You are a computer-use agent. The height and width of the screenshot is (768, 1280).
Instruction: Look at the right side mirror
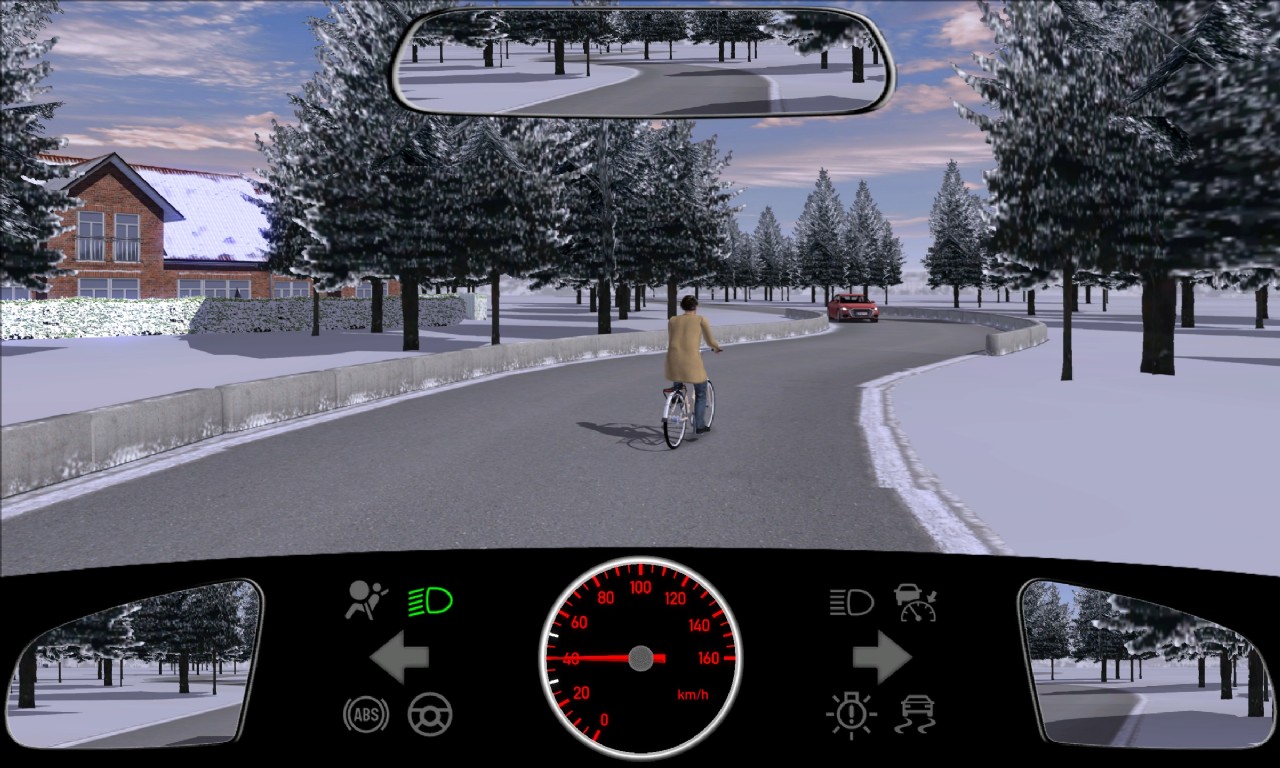(x=1146, y=662)
